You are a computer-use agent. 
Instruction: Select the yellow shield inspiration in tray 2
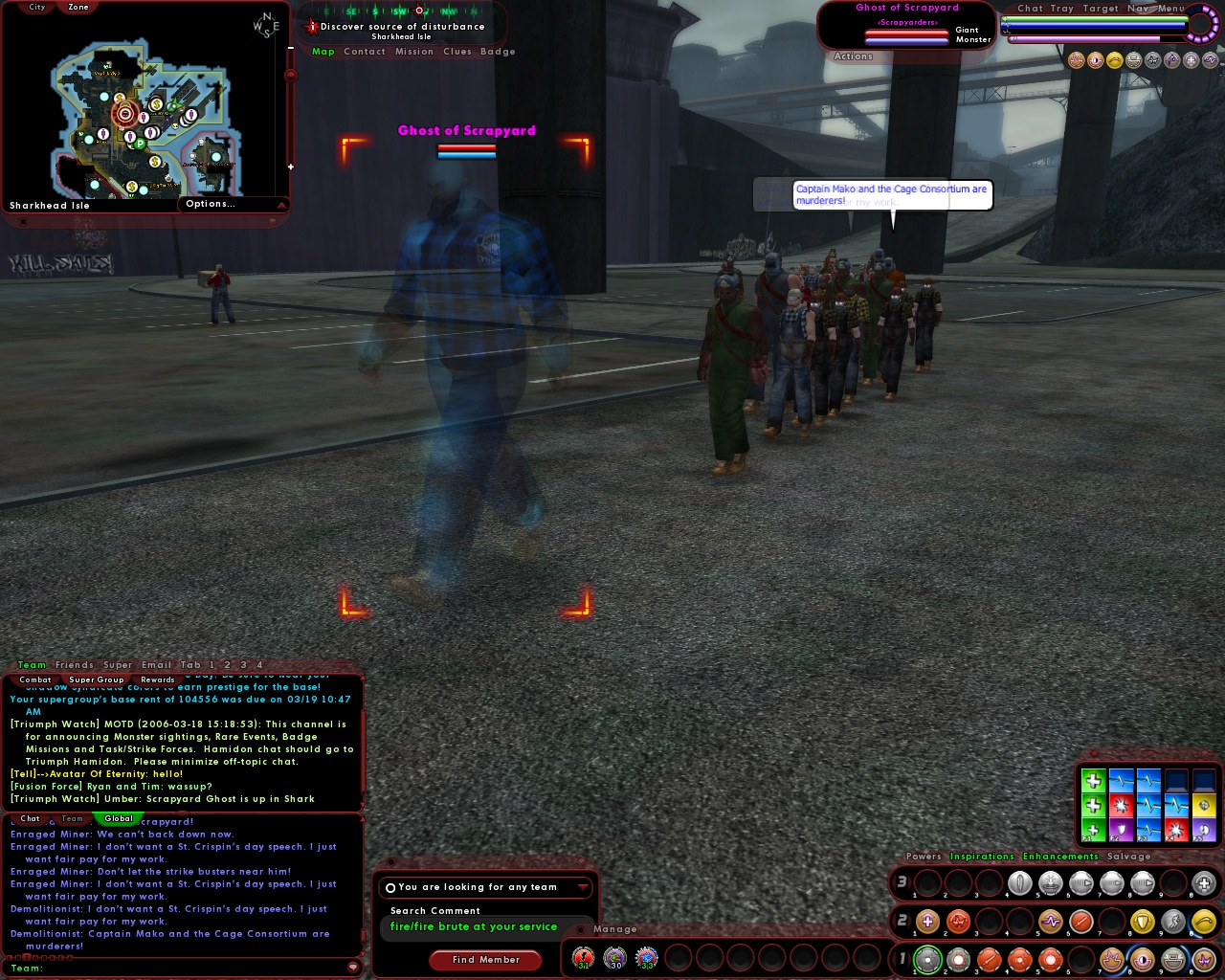(x=1144, y=923)
